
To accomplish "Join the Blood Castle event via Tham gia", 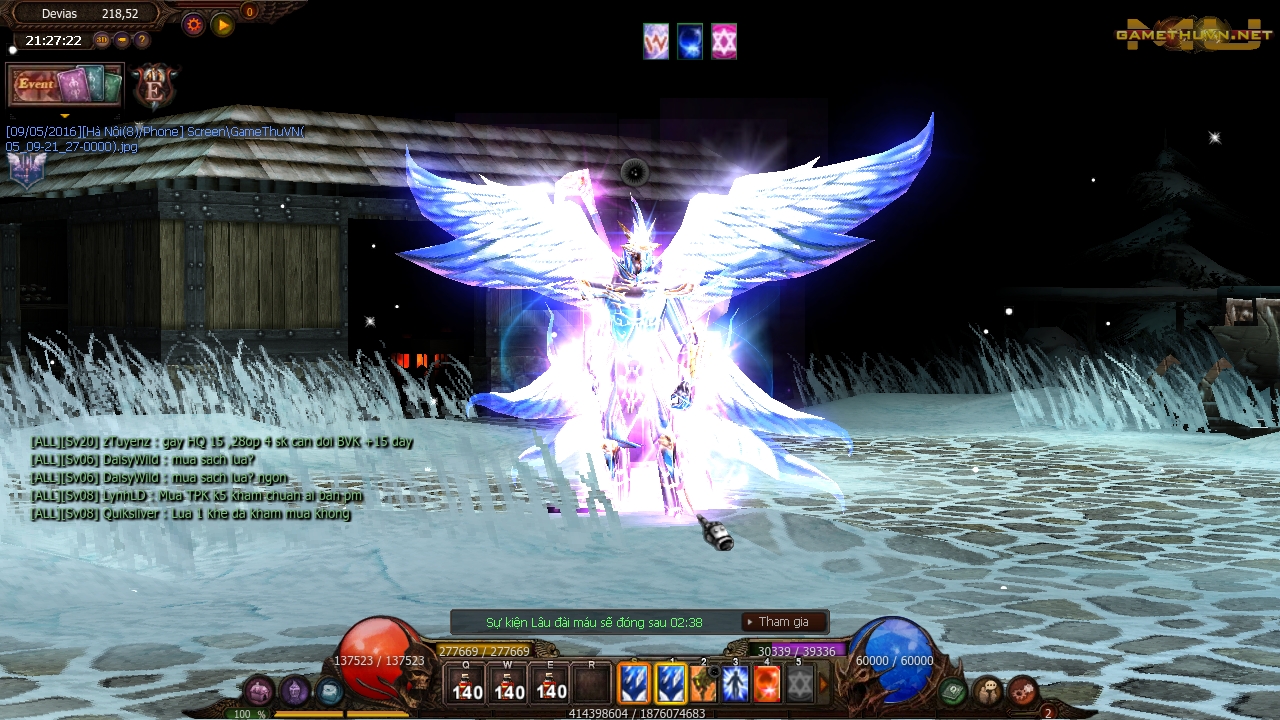I will [x=784, y=622].
